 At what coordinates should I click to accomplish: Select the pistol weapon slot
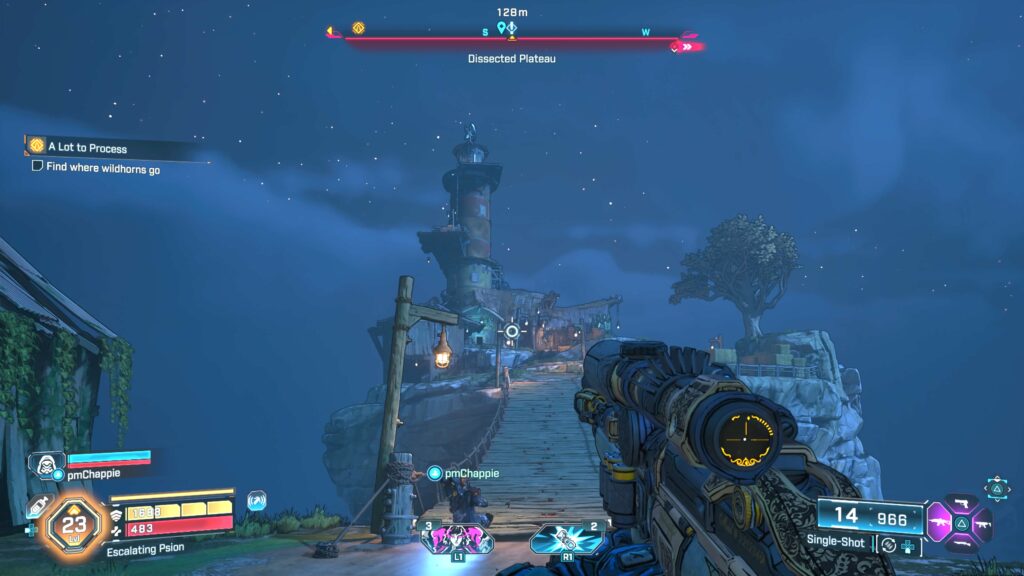coord(961,503)
